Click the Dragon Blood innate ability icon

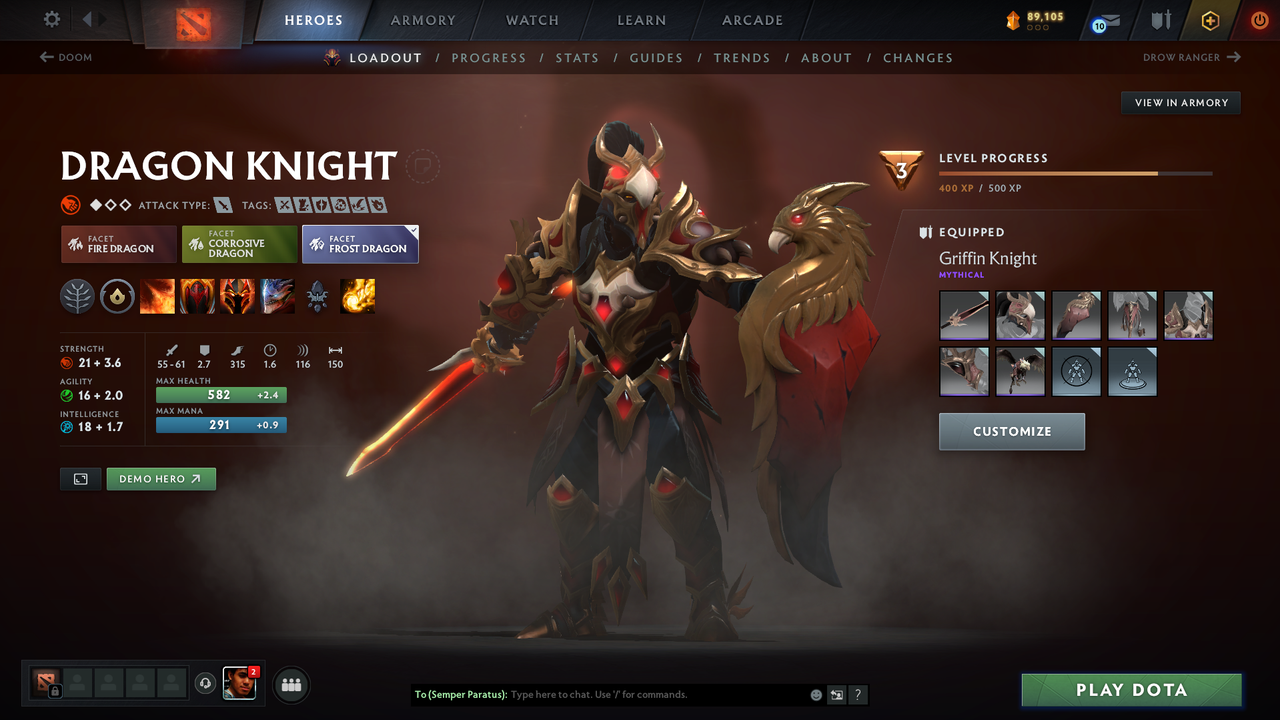coord(237,296)
